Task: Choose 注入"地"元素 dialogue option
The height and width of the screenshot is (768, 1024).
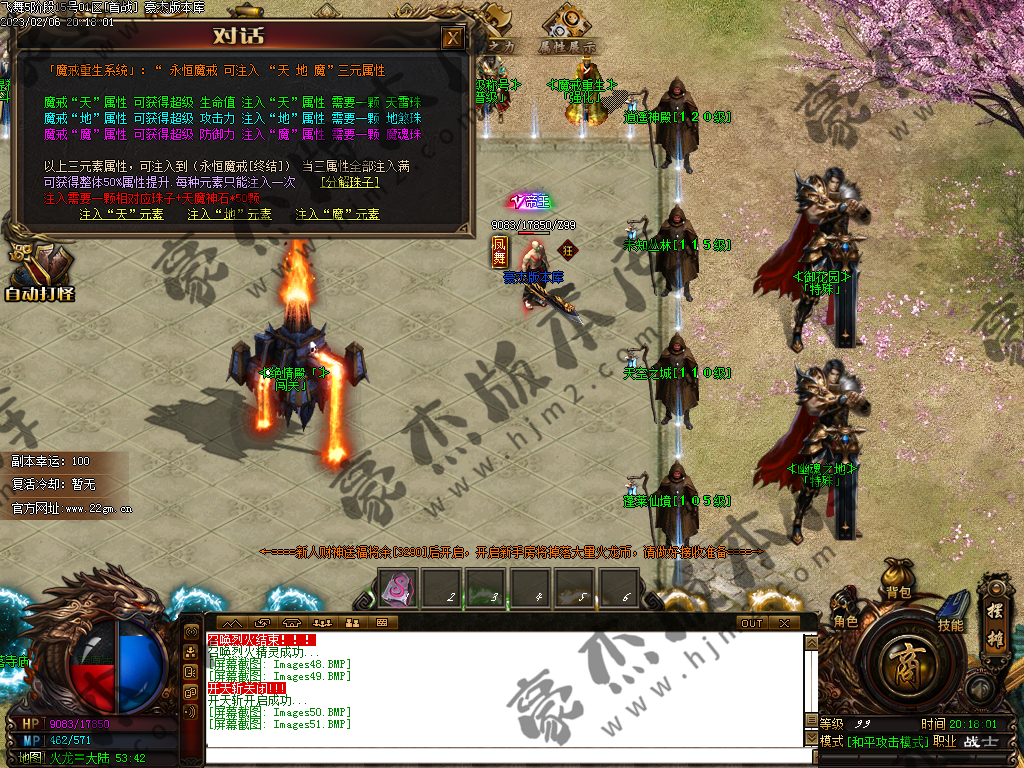Action: pyautogui.click(x=230, y=214)
